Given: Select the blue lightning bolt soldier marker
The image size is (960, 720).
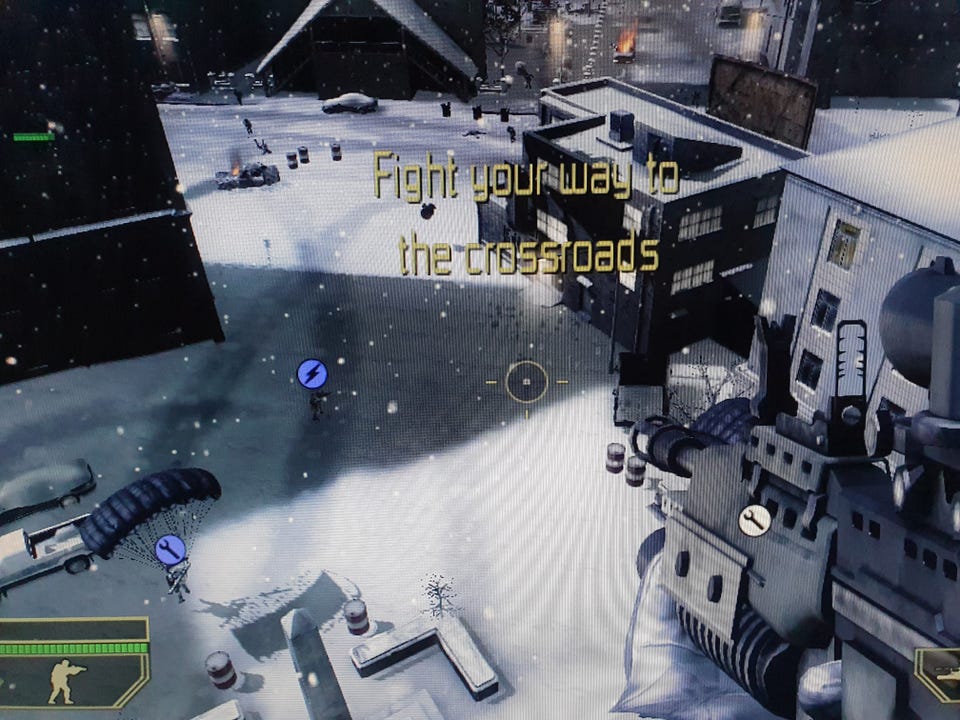Looking at the screenshot, I should (312, 373).
